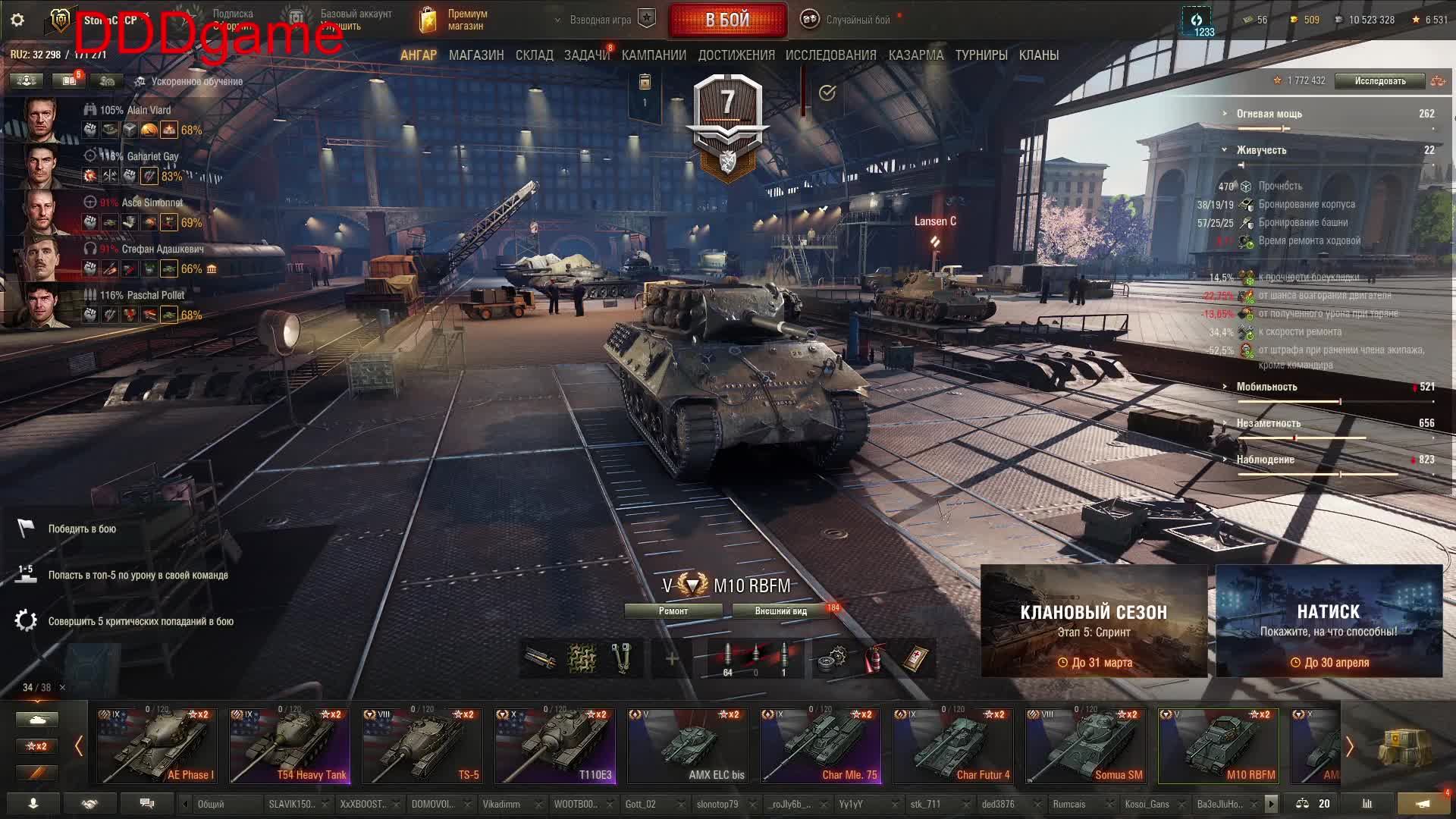Expand the Огневая мощь stats section
Image resolution: width=1456 pixels, height=819 pixels.
1269,114
